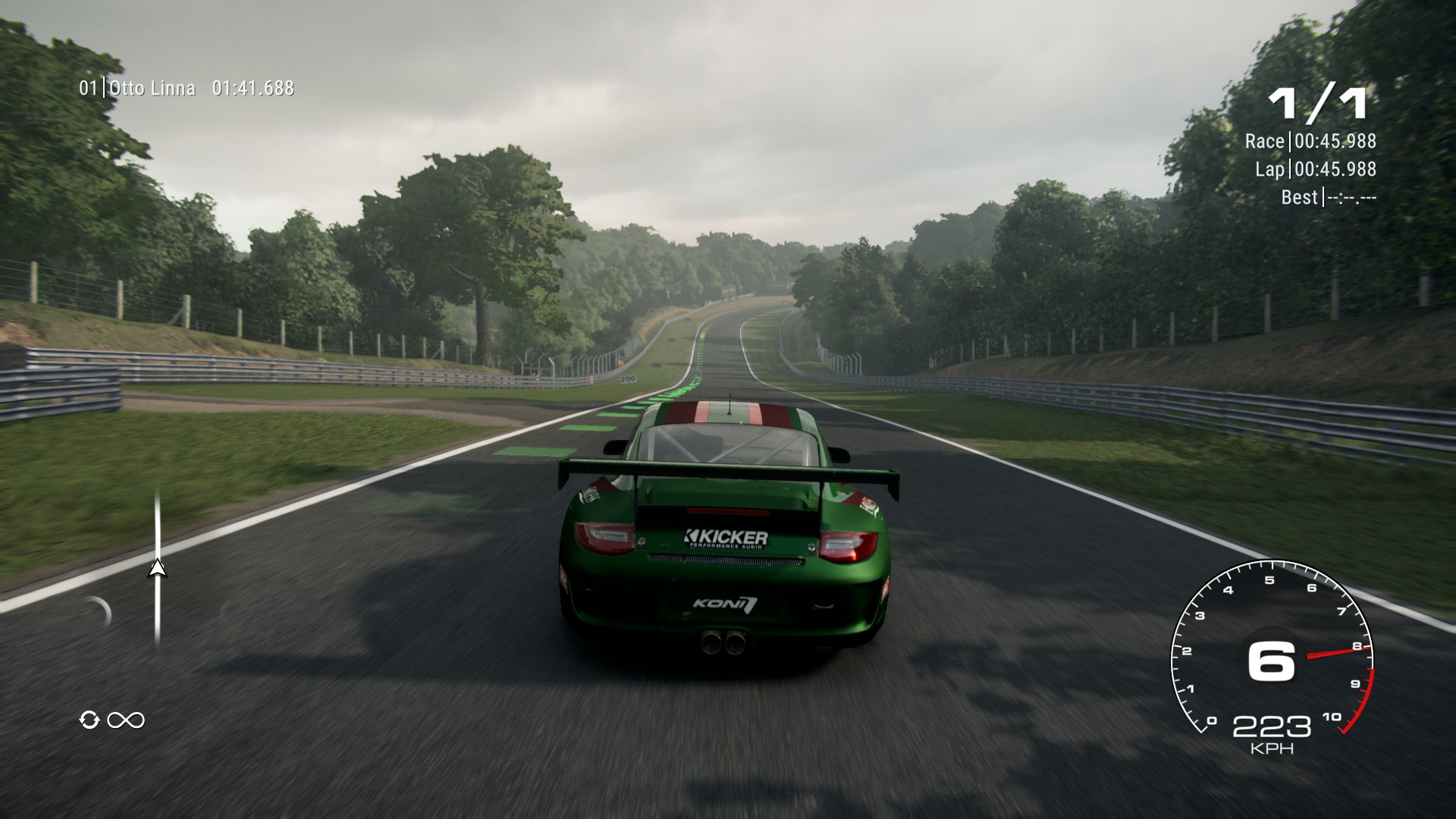Click the flashback rewind icon
The height and width of the screenshot is (819, 1456).
89,720
